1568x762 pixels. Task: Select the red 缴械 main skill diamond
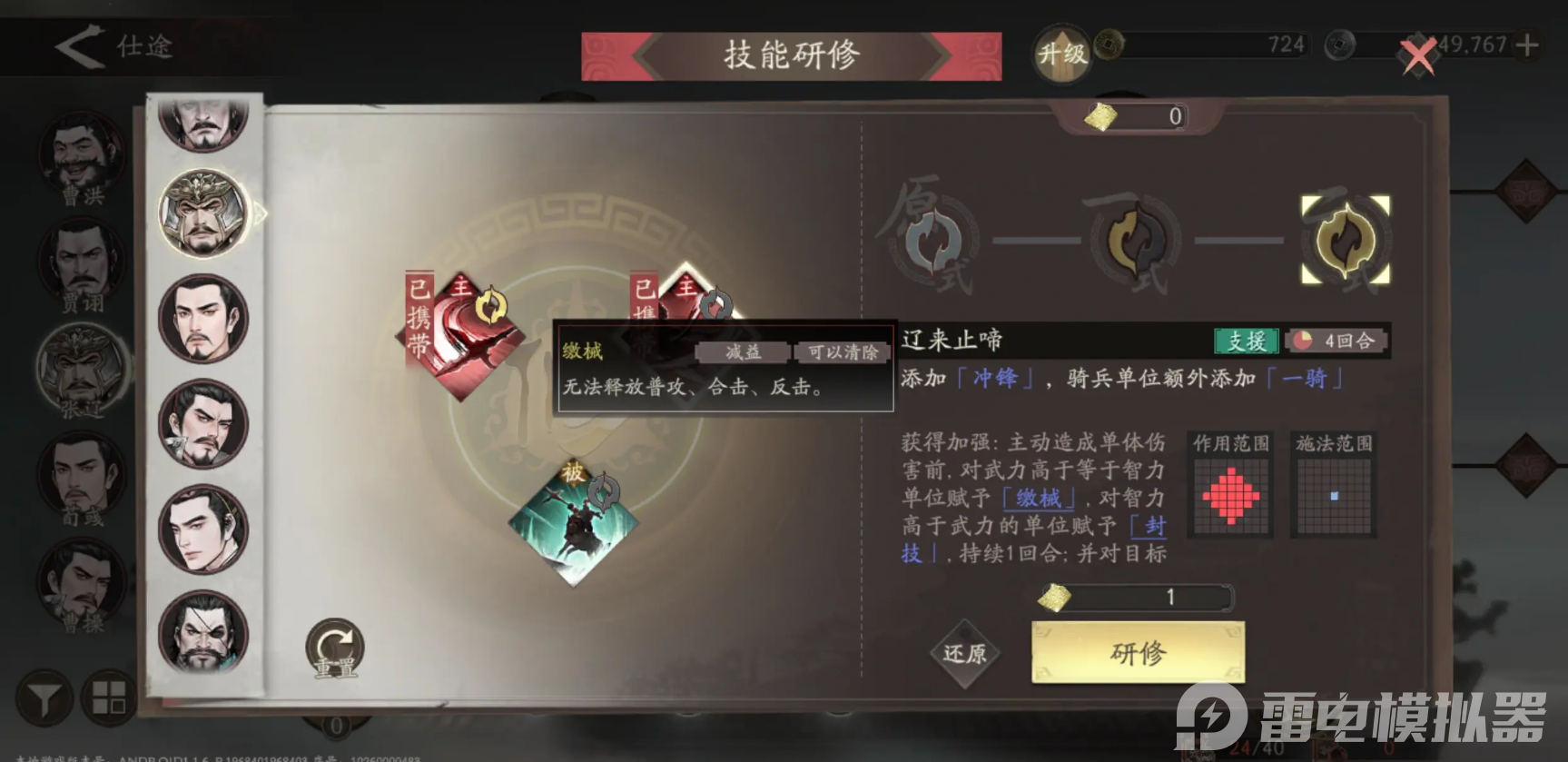(463, 336)
